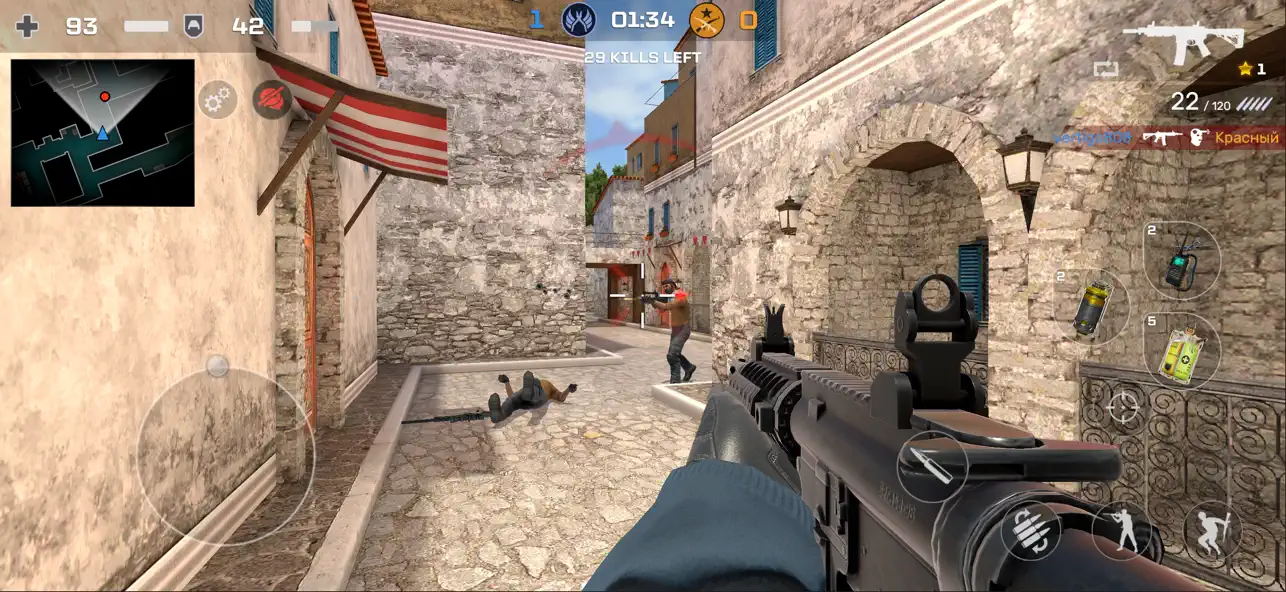This screenshot has height=592, width=1286.
Task: Select the yellow grenade slot
Action: 1091,307
